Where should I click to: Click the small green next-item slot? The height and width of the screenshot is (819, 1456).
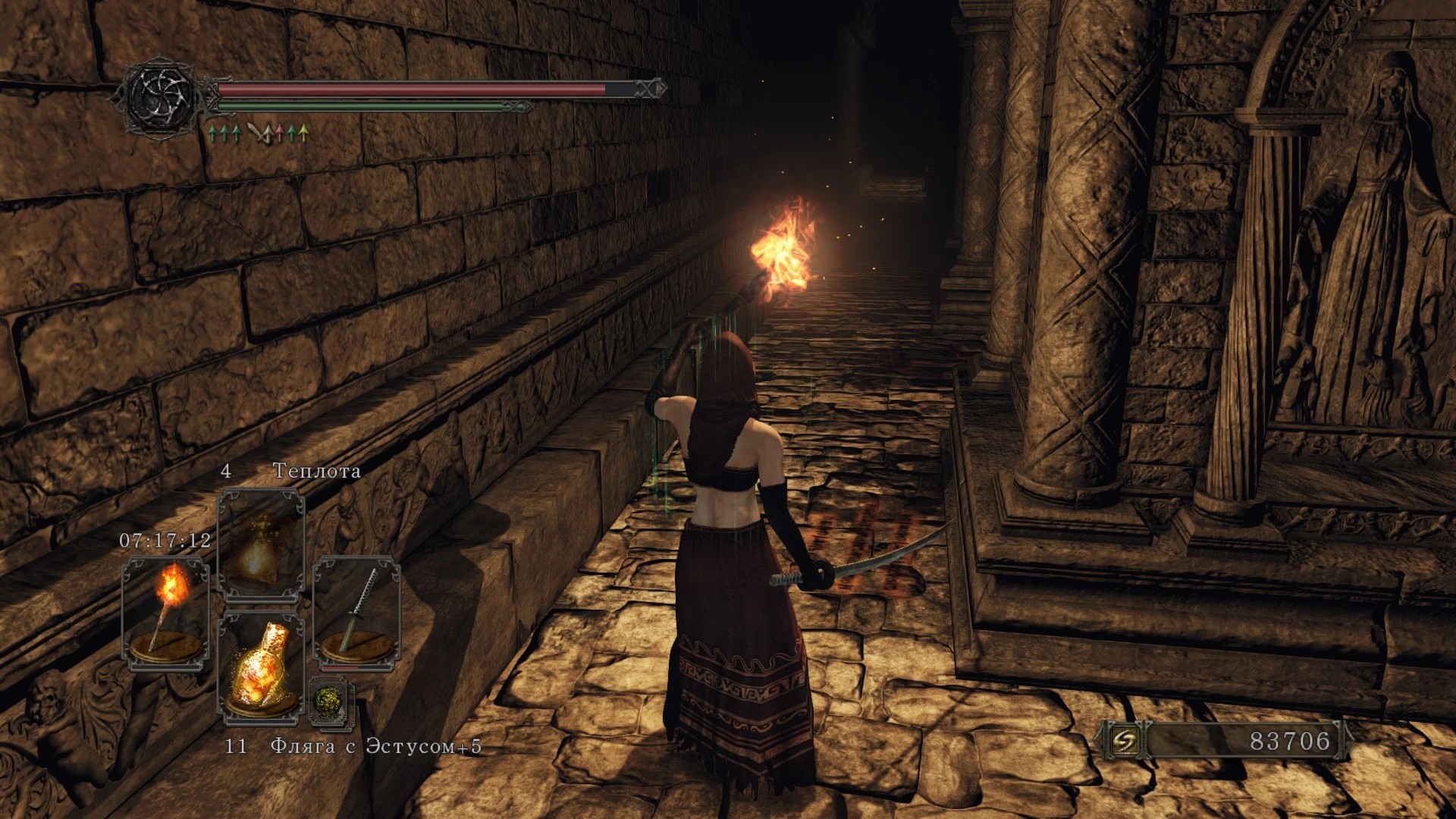point(331,701)
